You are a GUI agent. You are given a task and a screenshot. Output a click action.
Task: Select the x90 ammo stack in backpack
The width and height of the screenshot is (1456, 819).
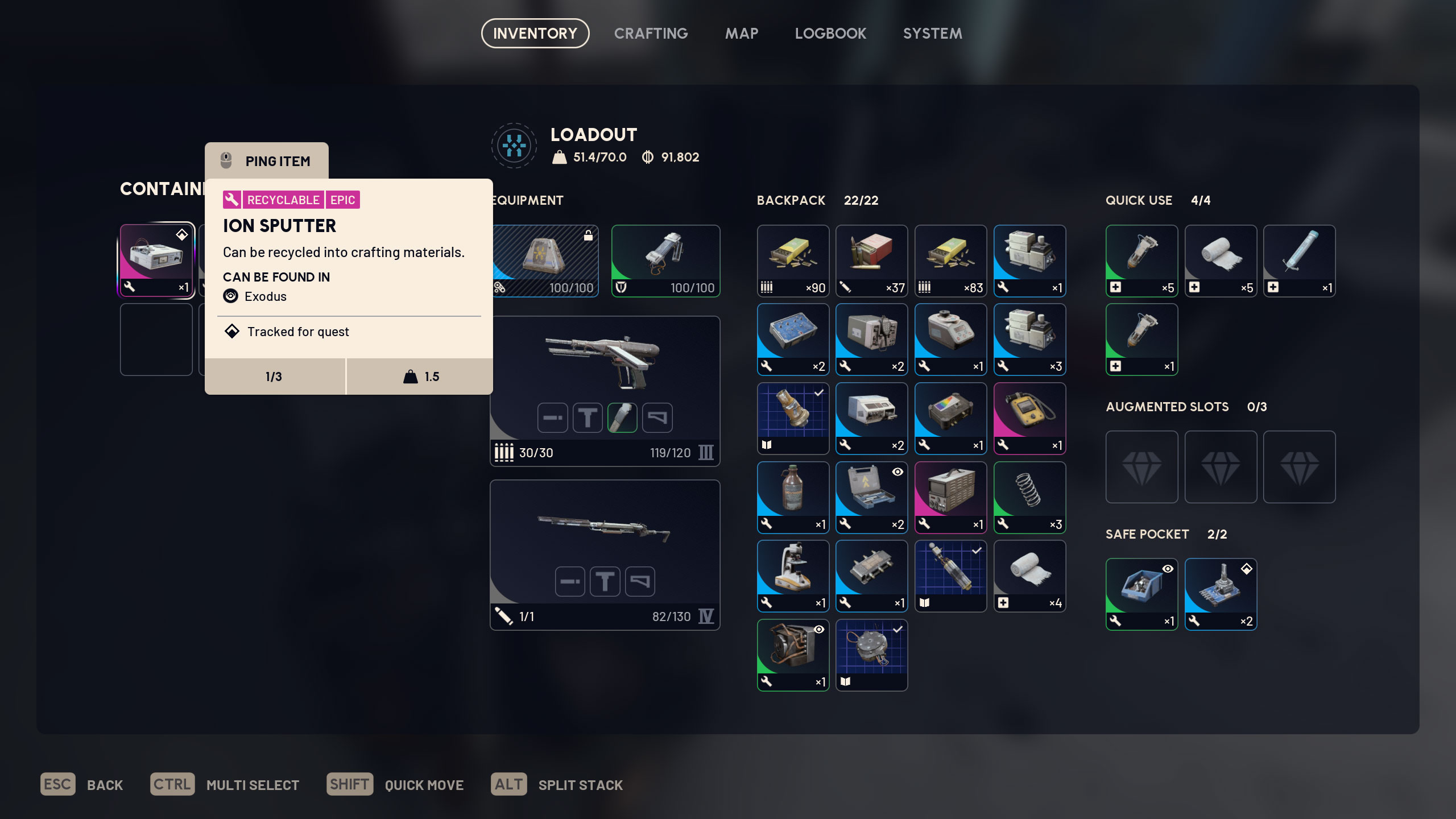[793, 260]
